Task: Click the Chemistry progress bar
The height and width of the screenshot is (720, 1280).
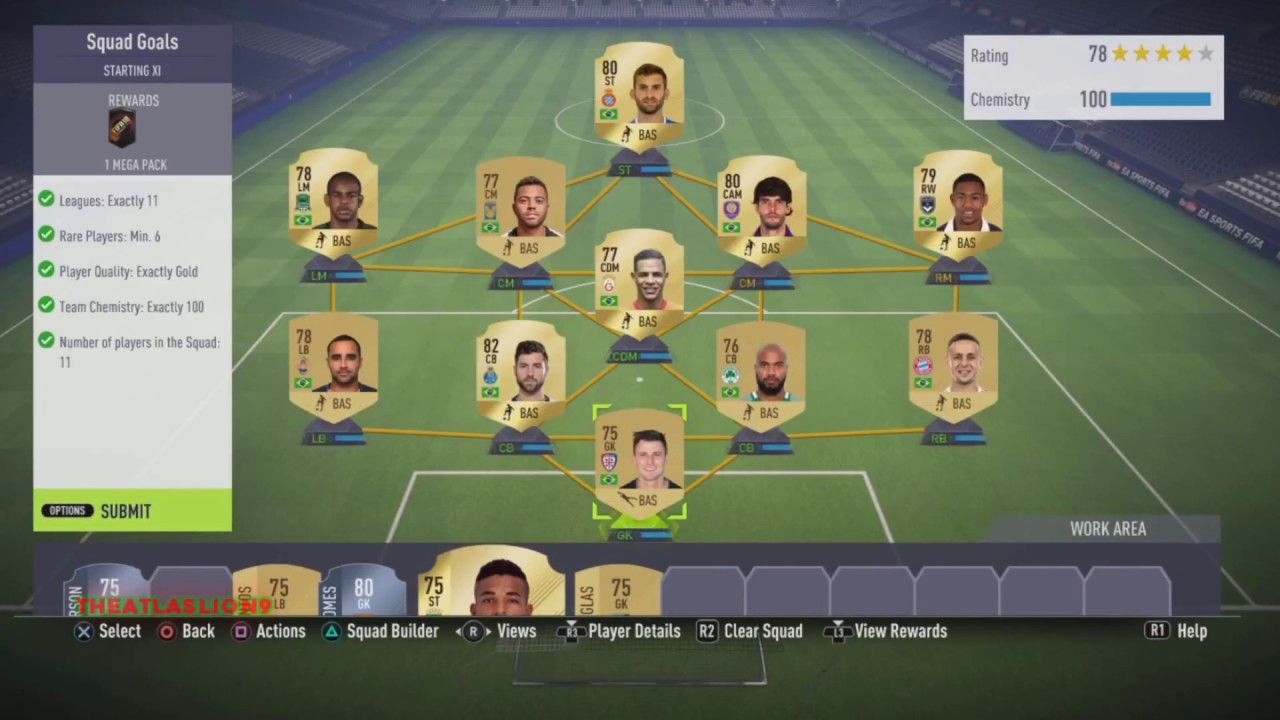Action: tap(1160, 100)
